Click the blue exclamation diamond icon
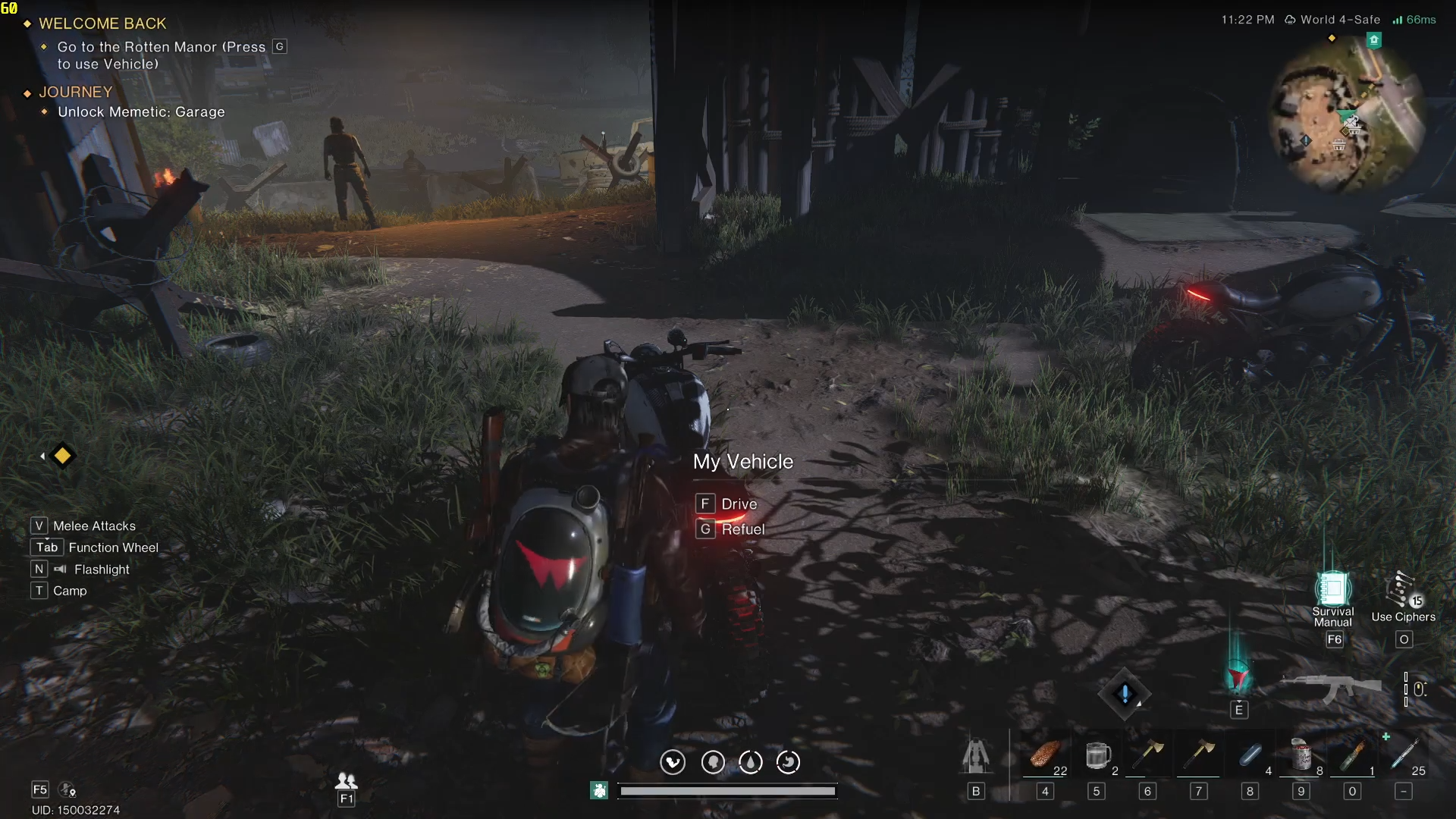Viewport: 1456px width, 819px height. click(1125, 693)
